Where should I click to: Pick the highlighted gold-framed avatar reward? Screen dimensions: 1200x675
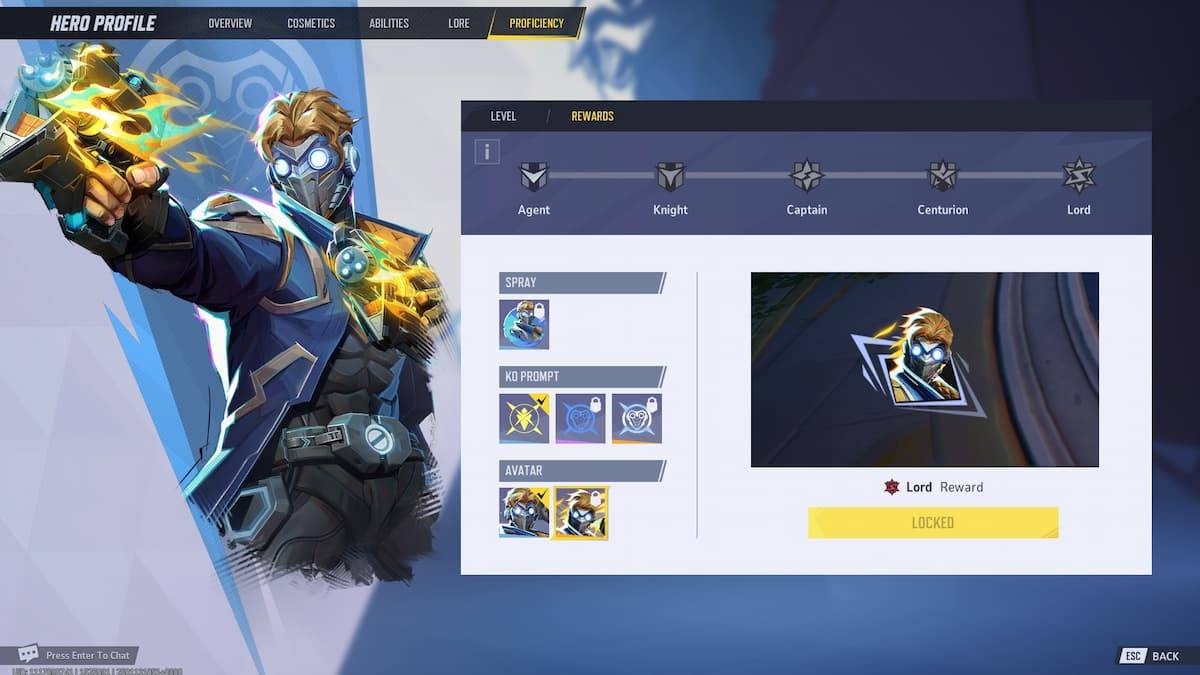581,512
